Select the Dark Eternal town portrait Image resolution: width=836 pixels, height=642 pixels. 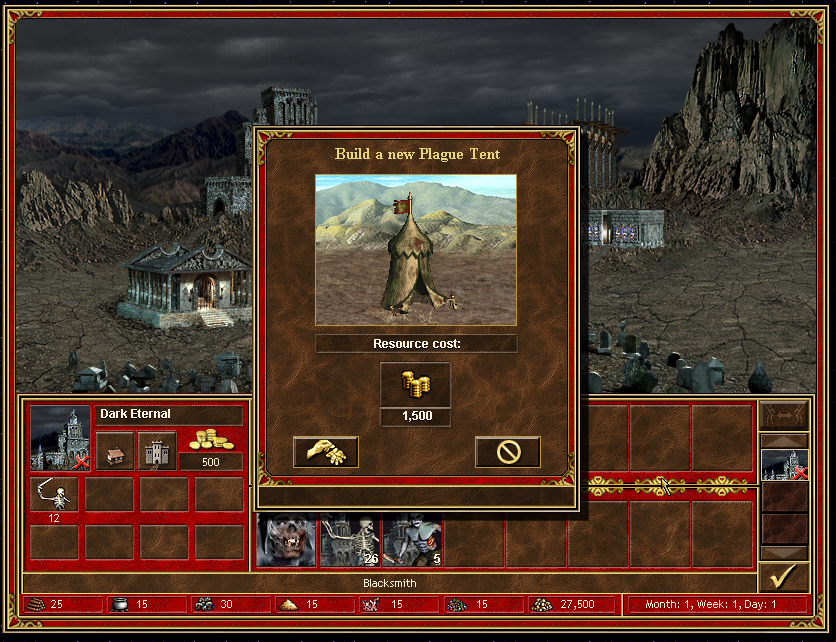point(60,437)
